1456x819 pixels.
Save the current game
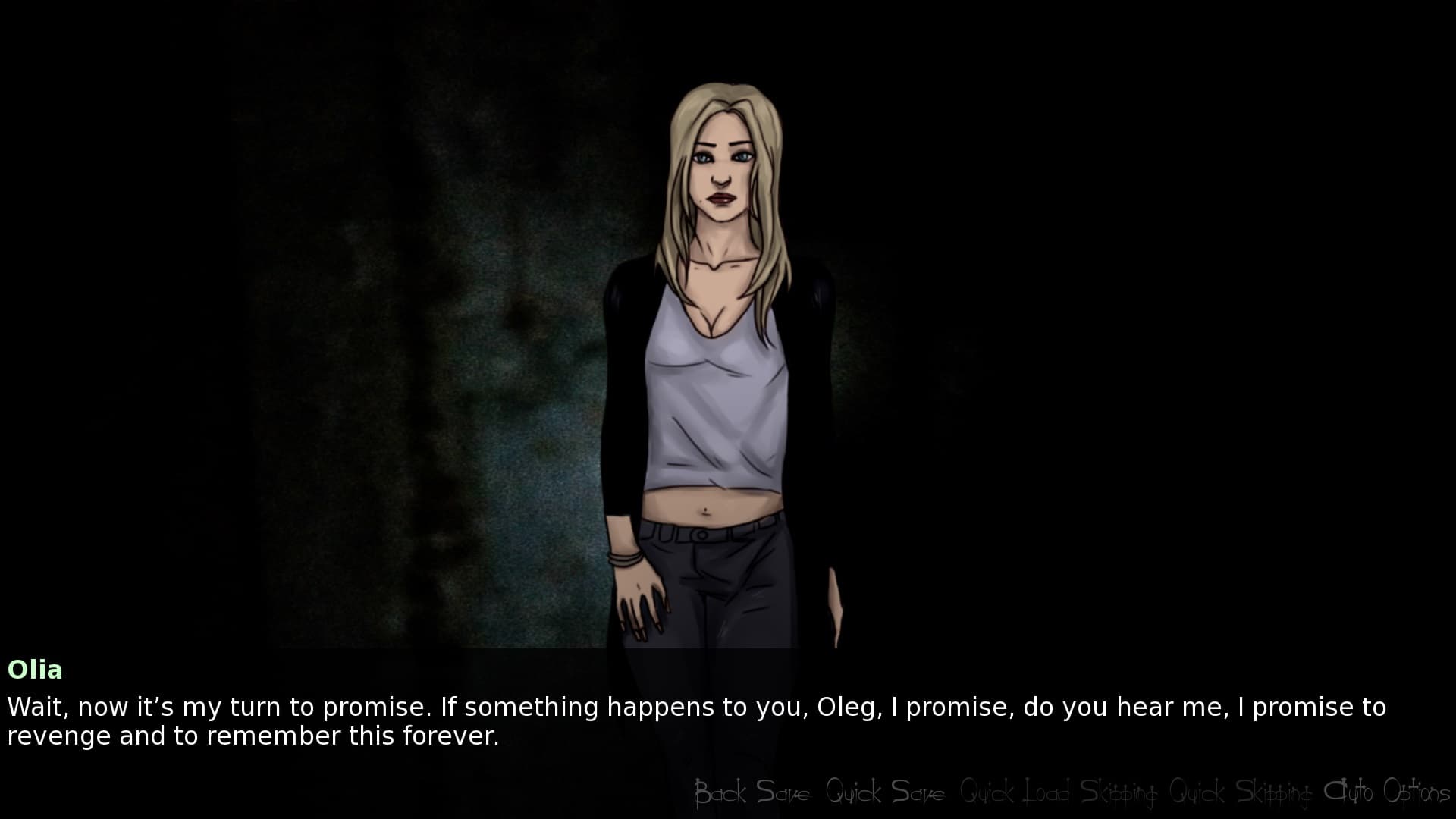click(783, 795)
